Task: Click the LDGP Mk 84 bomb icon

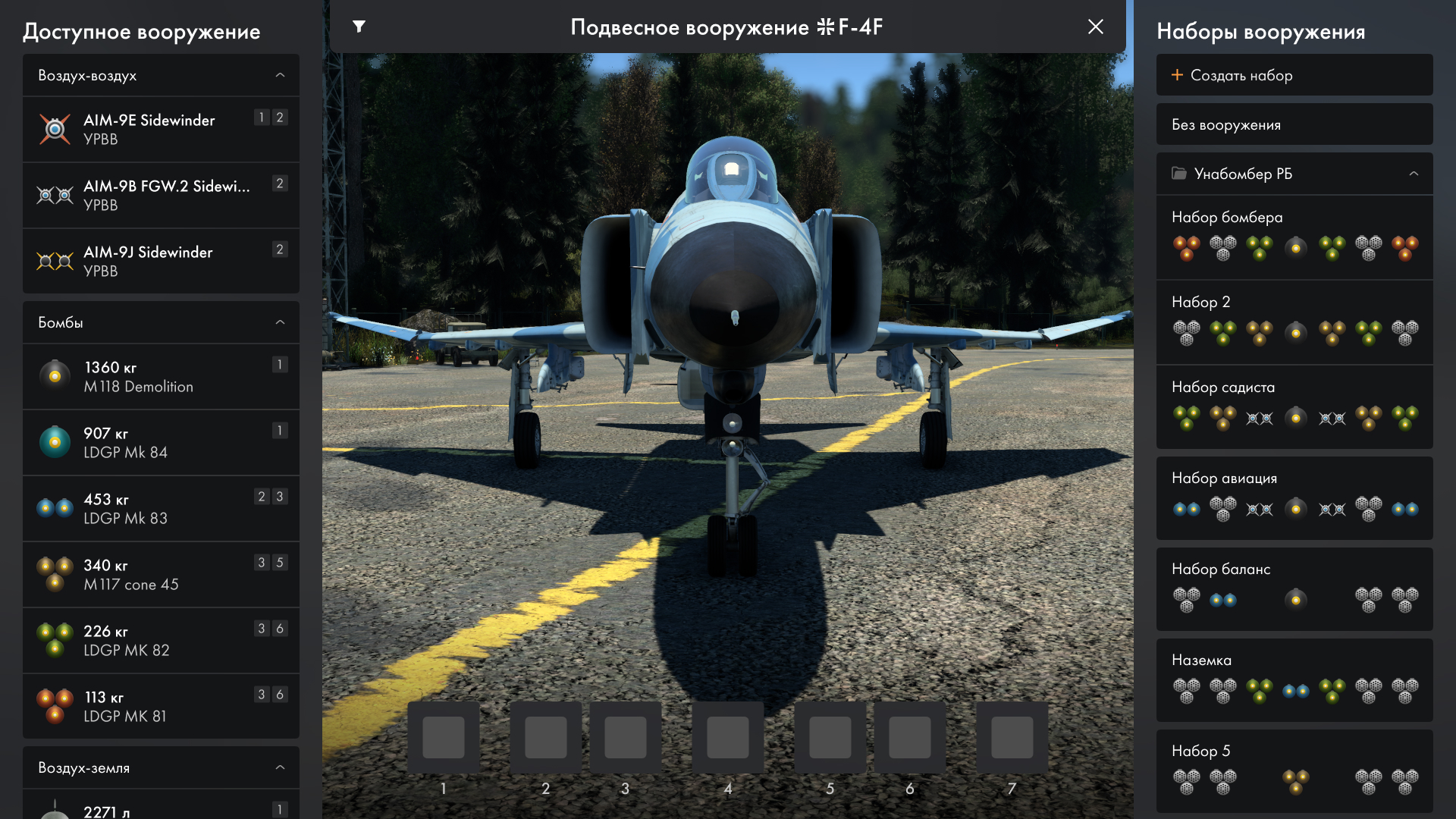Action: 55,442
